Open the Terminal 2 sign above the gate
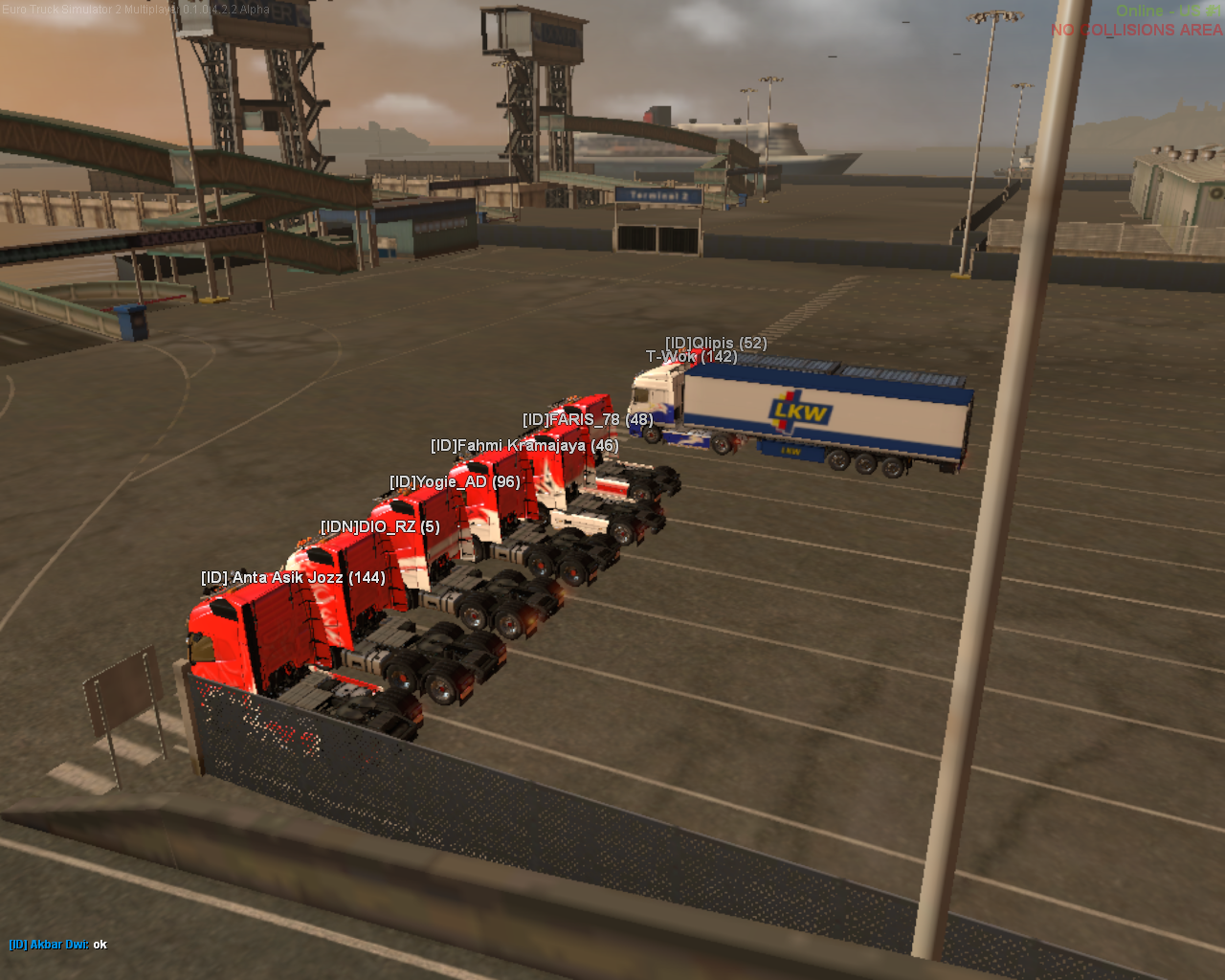The width and height of the screenshot is (1225, 980). click(x=662, y=194)
